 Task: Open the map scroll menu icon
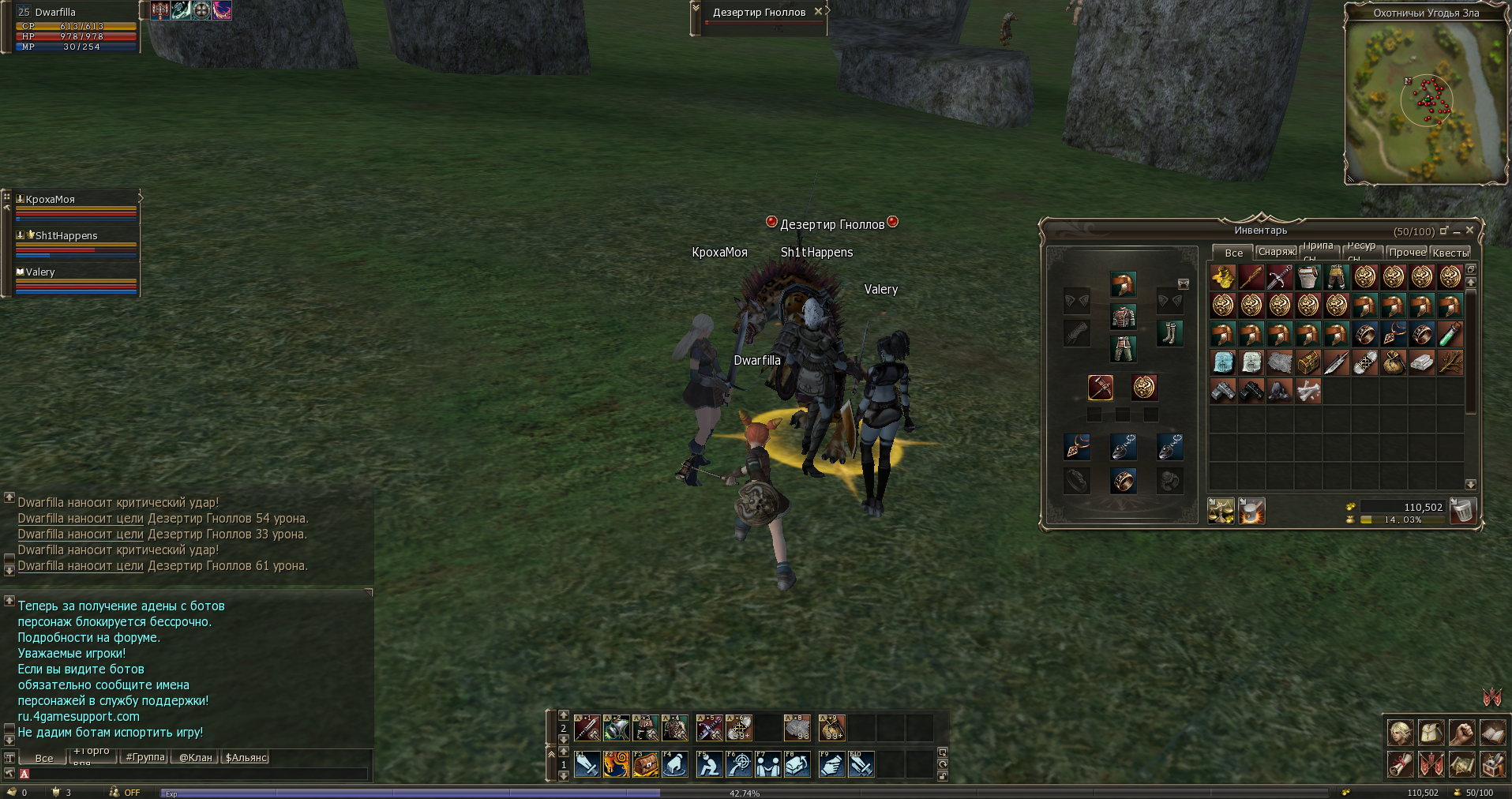(1461, 764)
